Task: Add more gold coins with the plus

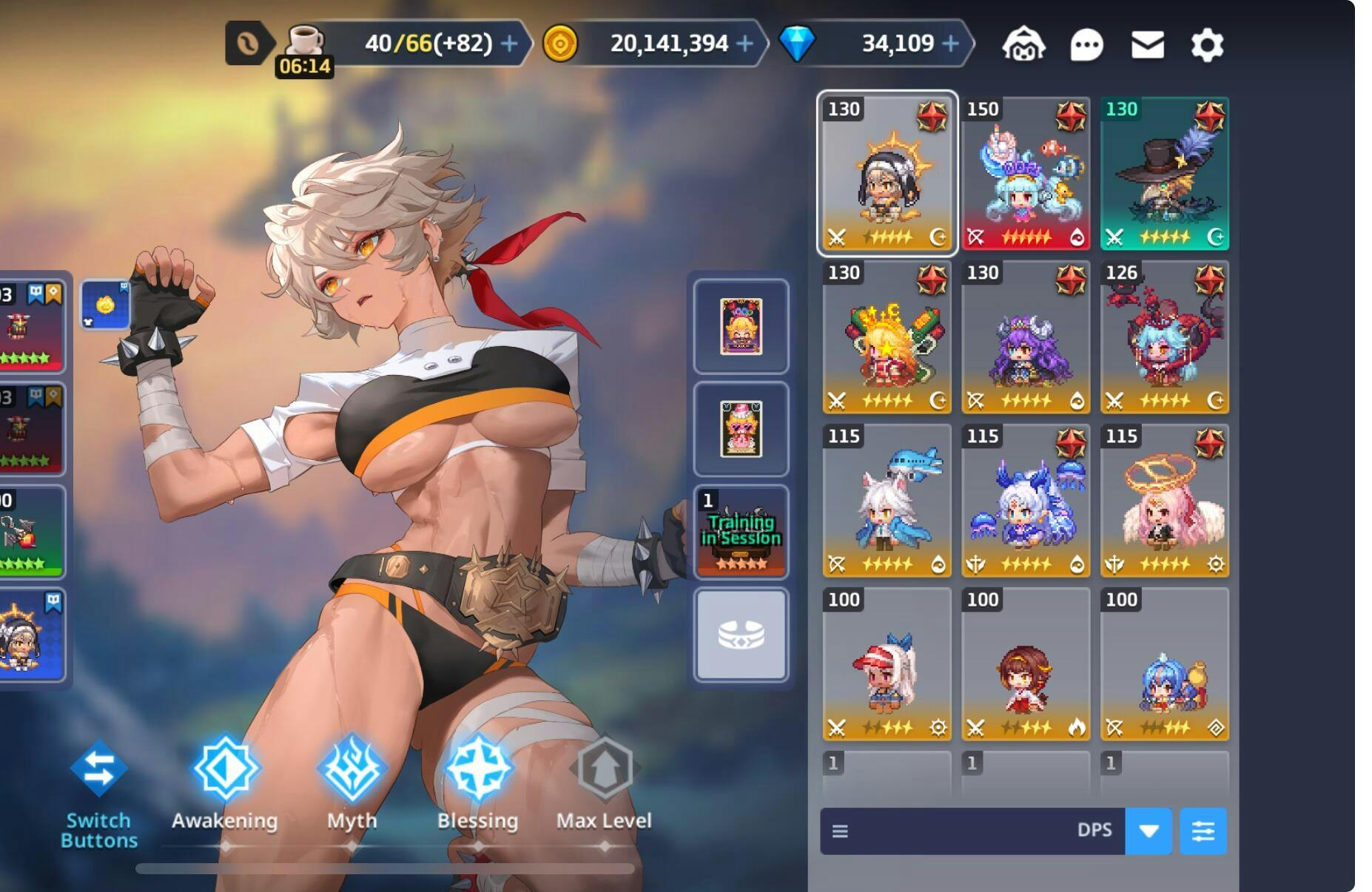Action: (x=745, y=44)
